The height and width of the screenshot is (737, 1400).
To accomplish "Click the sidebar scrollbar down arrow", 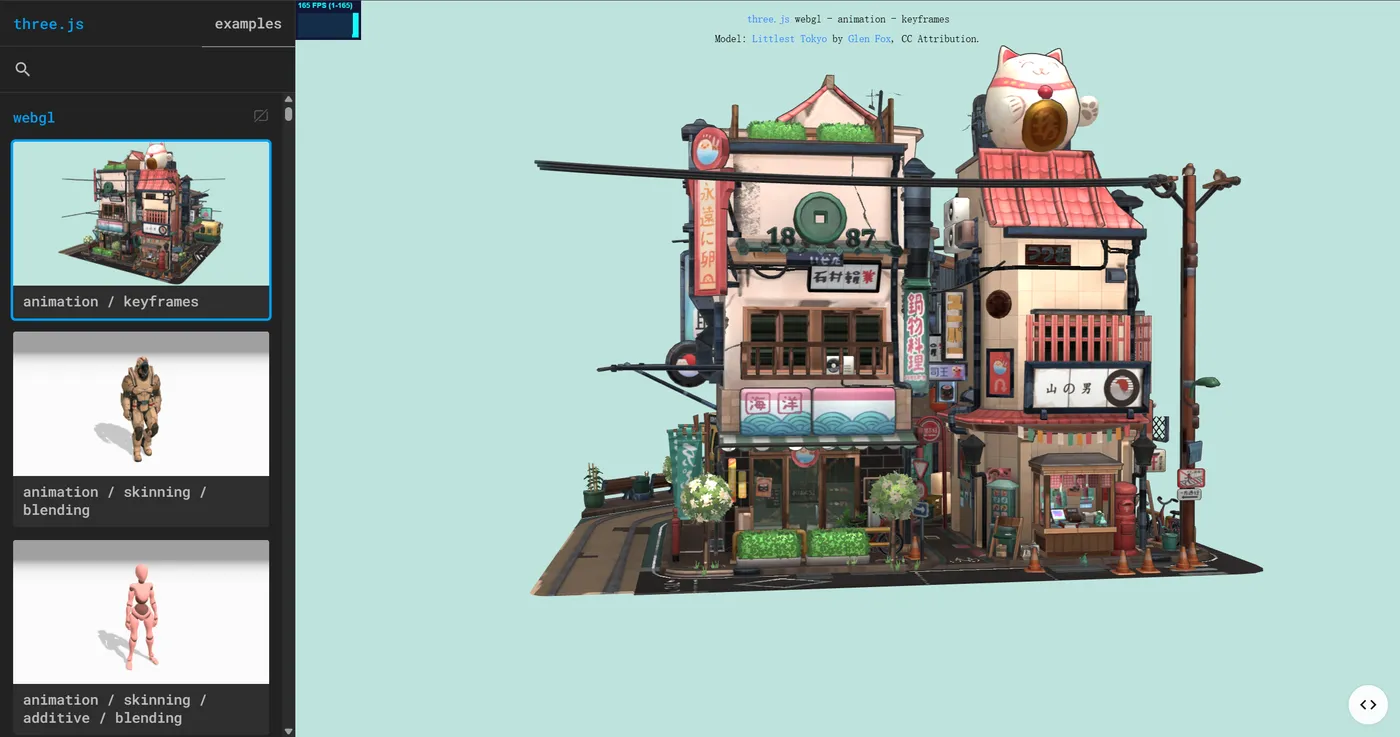I will pyautogui.click(x=289, y=731).
